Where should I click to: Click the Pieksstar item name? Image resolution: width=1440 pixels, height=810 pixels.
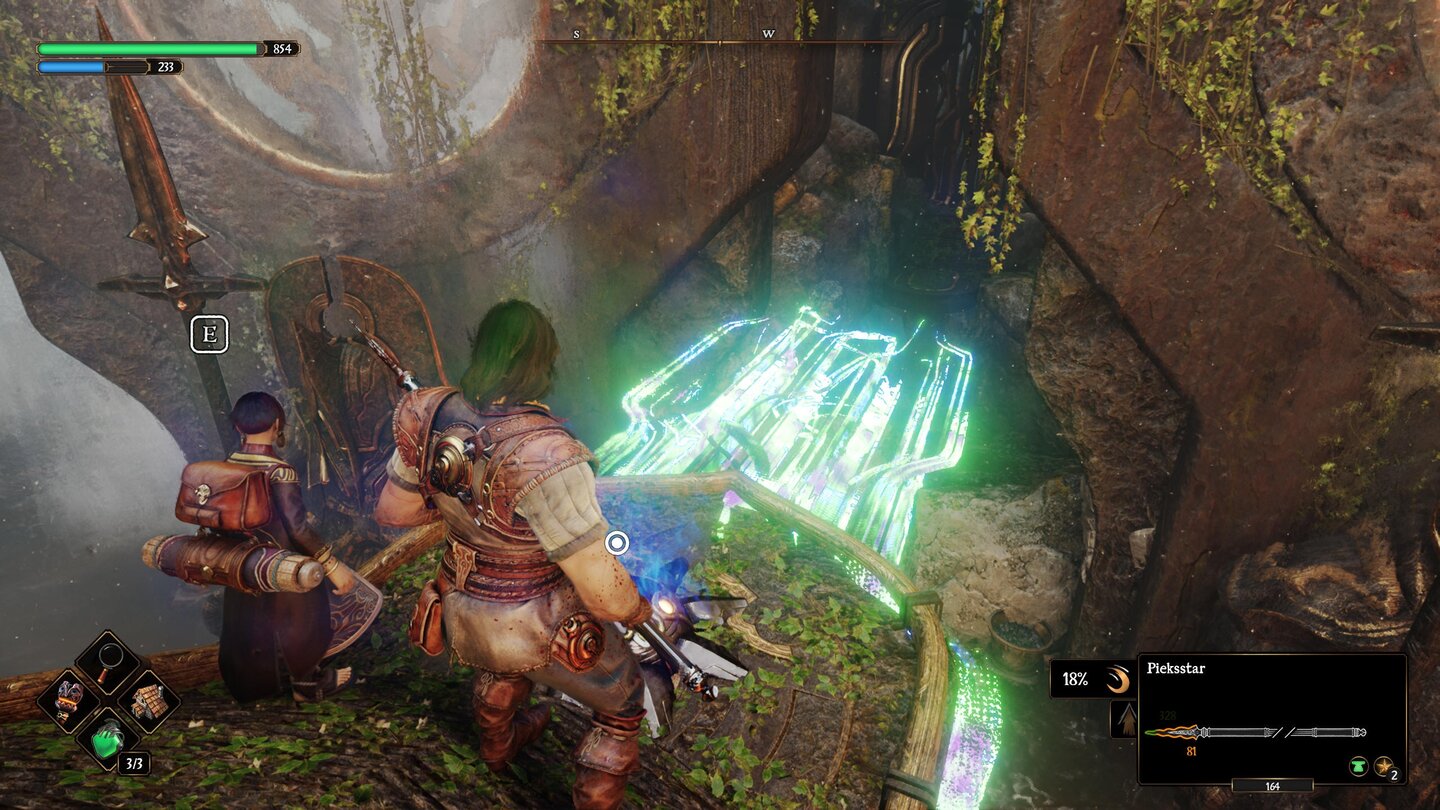pos(1176,668)
